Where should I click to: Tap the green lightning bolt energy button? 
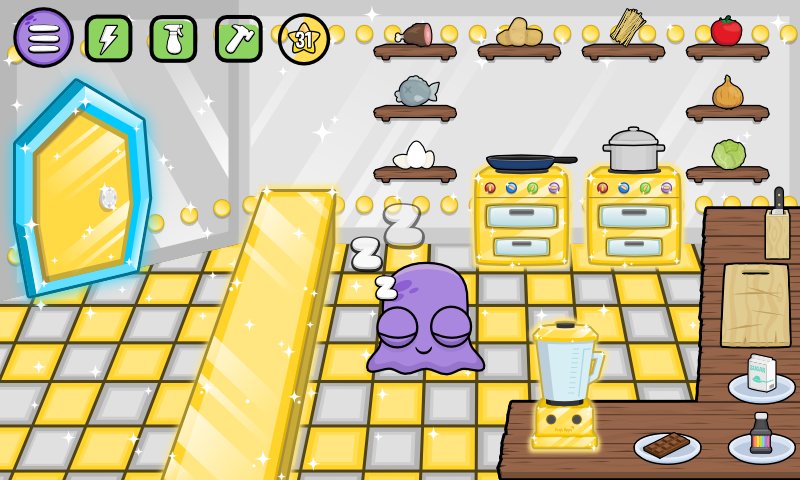click(x=108, y=38)
